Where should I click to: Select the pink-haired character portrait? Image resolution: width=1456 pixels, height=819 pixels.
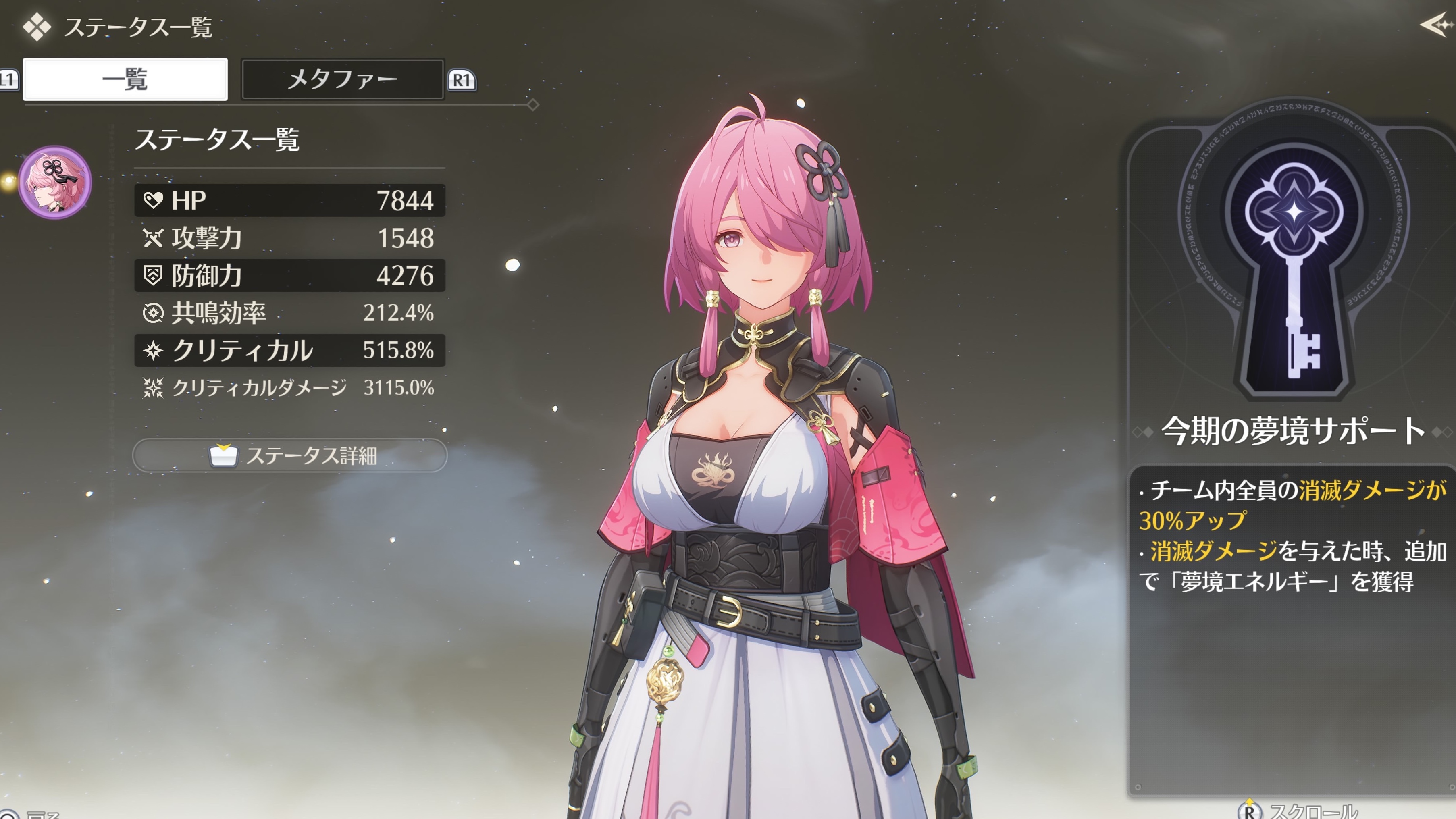[55, 182]
